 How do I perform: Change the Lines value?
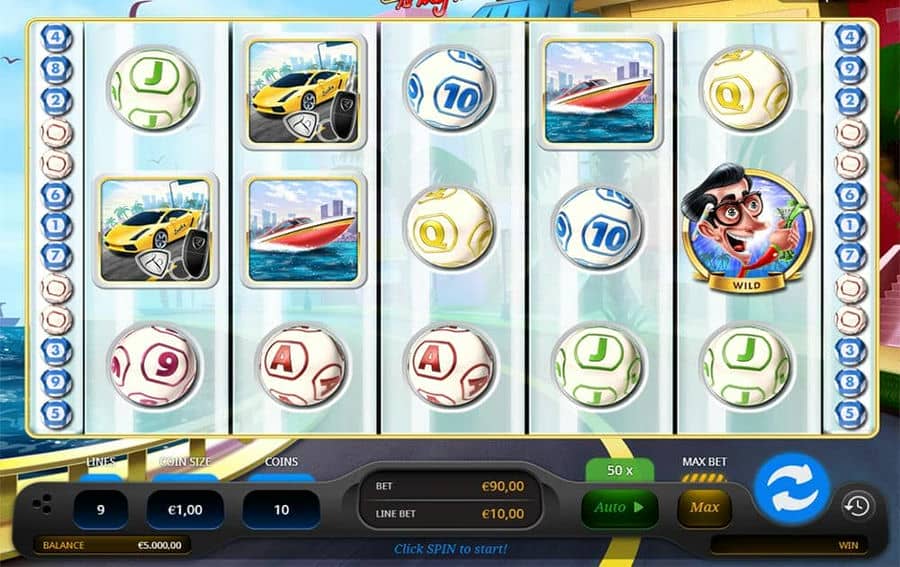(x=100, y=509)
